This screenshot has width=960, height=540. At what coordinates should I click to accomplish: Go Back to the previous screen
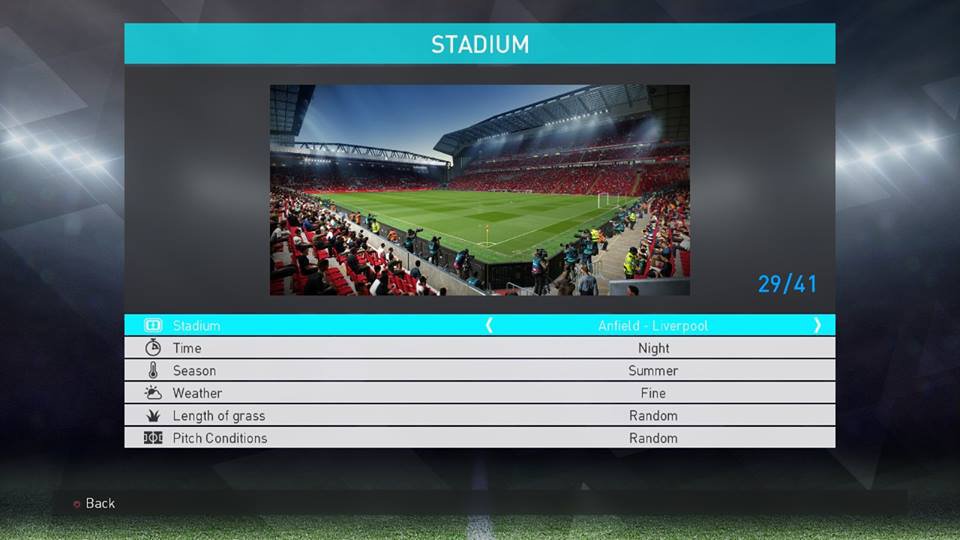tap(95, 503)
